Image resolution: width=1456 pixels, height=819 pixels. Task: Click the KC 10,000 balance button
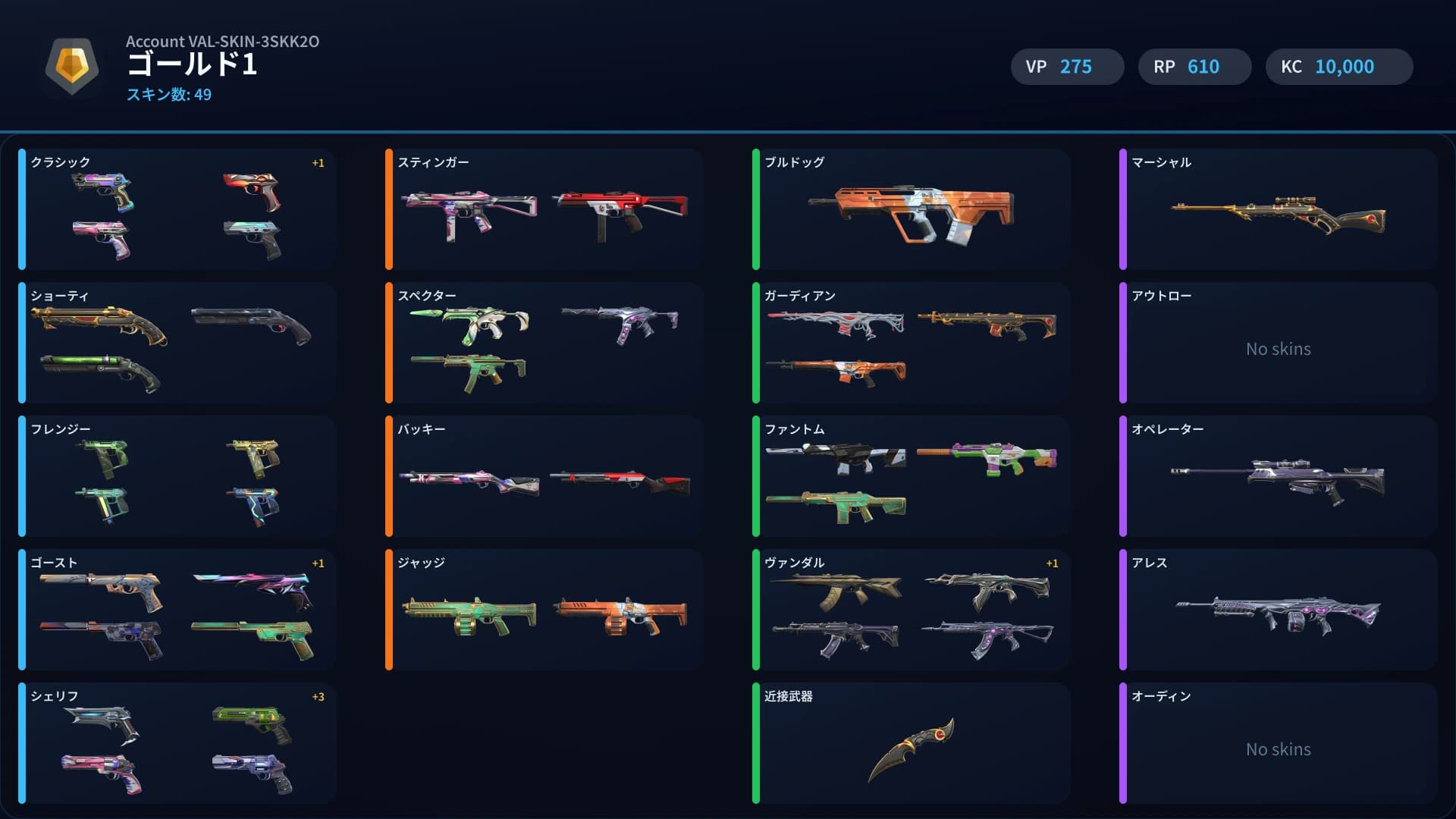coord(1338,67)
